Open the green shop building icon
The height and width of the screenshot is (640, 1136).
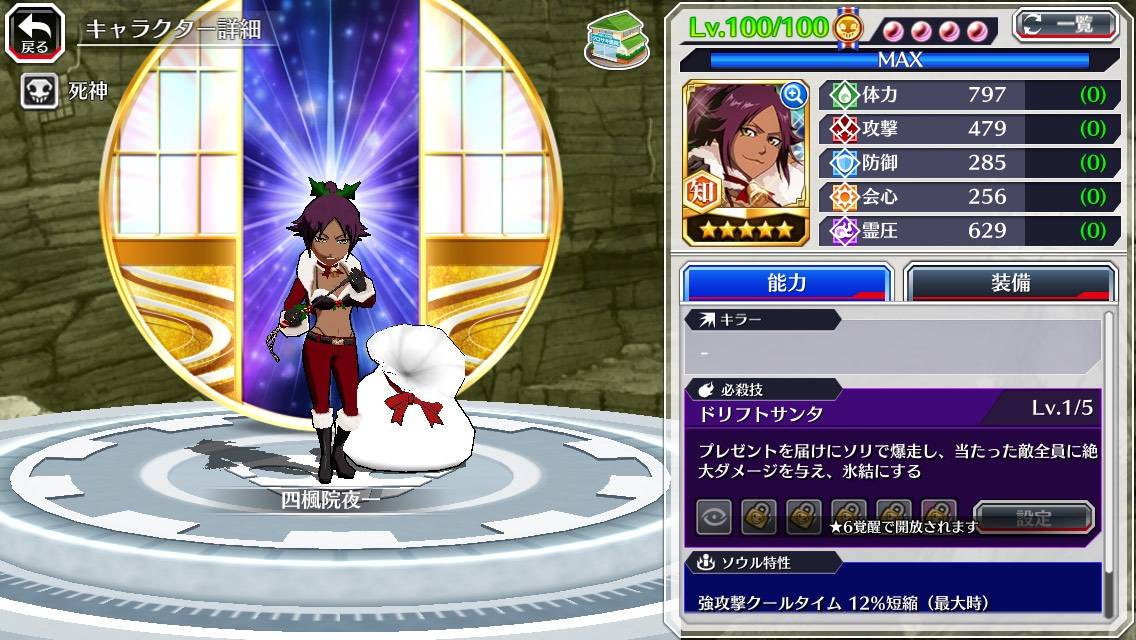coord(616,41)
